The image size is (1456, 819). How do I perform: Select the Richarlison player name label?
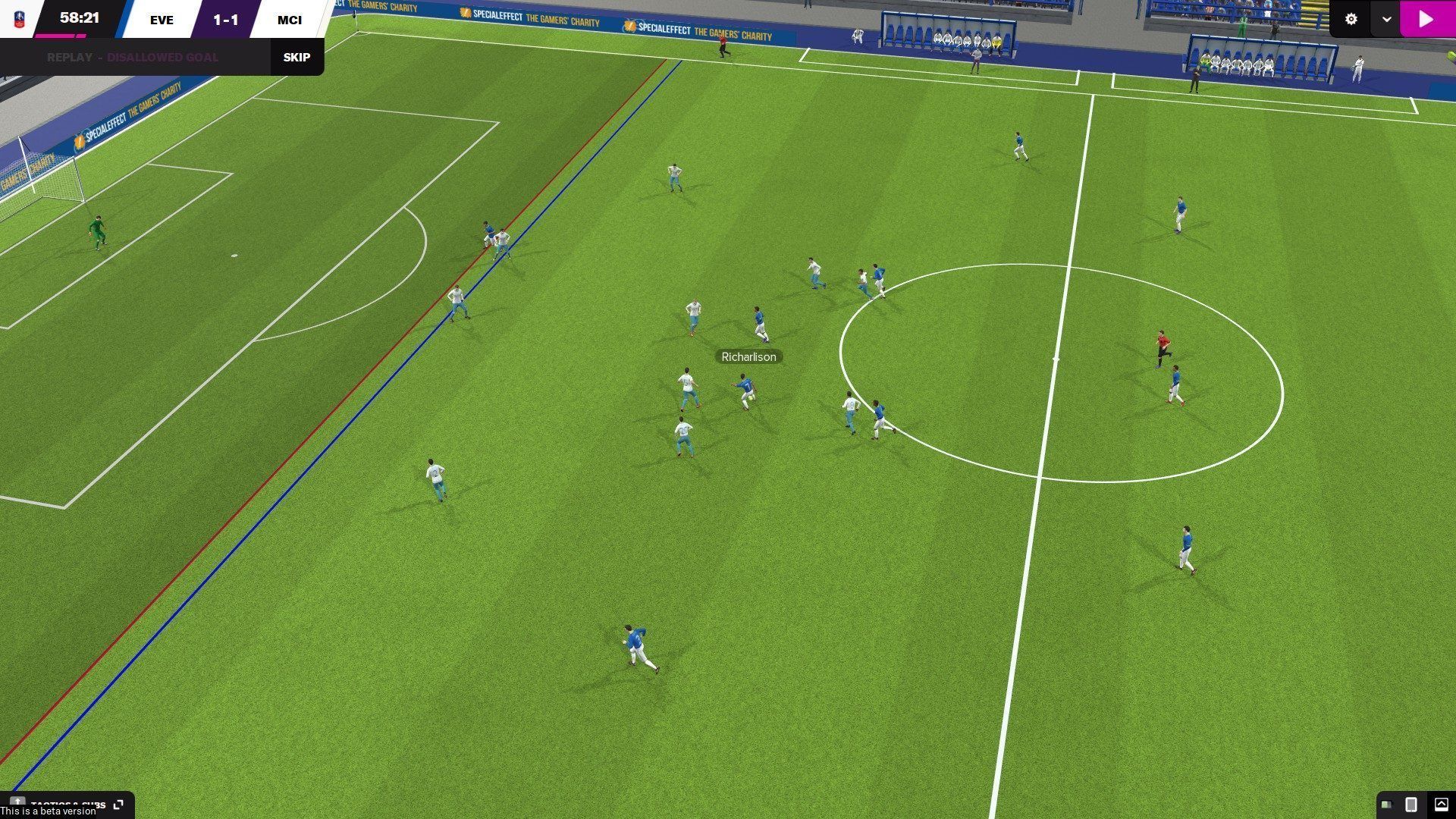pyautogui.click(x=748, y=356)
